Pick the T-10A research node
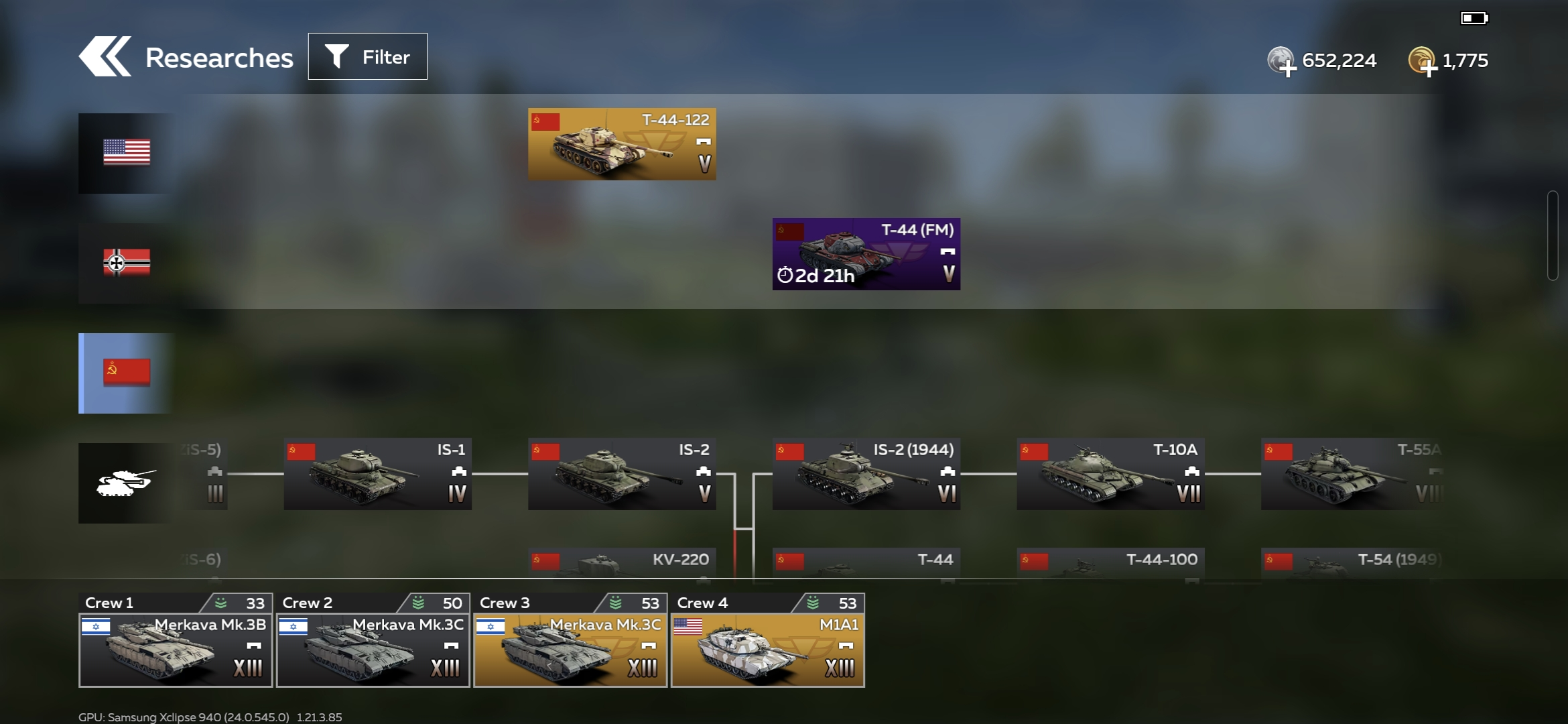 pos(1110,474)
